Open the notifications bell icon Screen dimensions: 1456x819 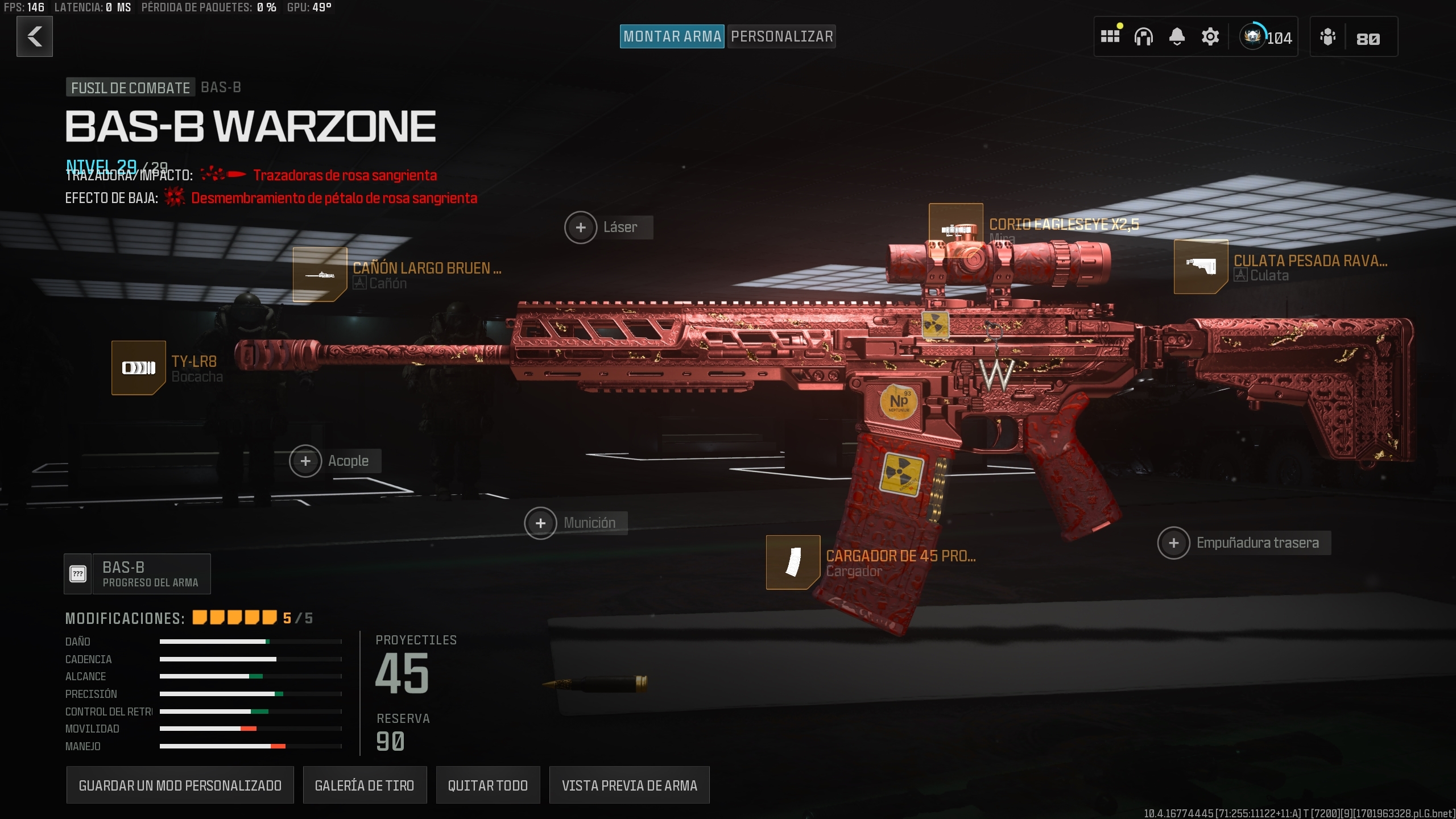pyautogui.click(x=1176, y=36)
